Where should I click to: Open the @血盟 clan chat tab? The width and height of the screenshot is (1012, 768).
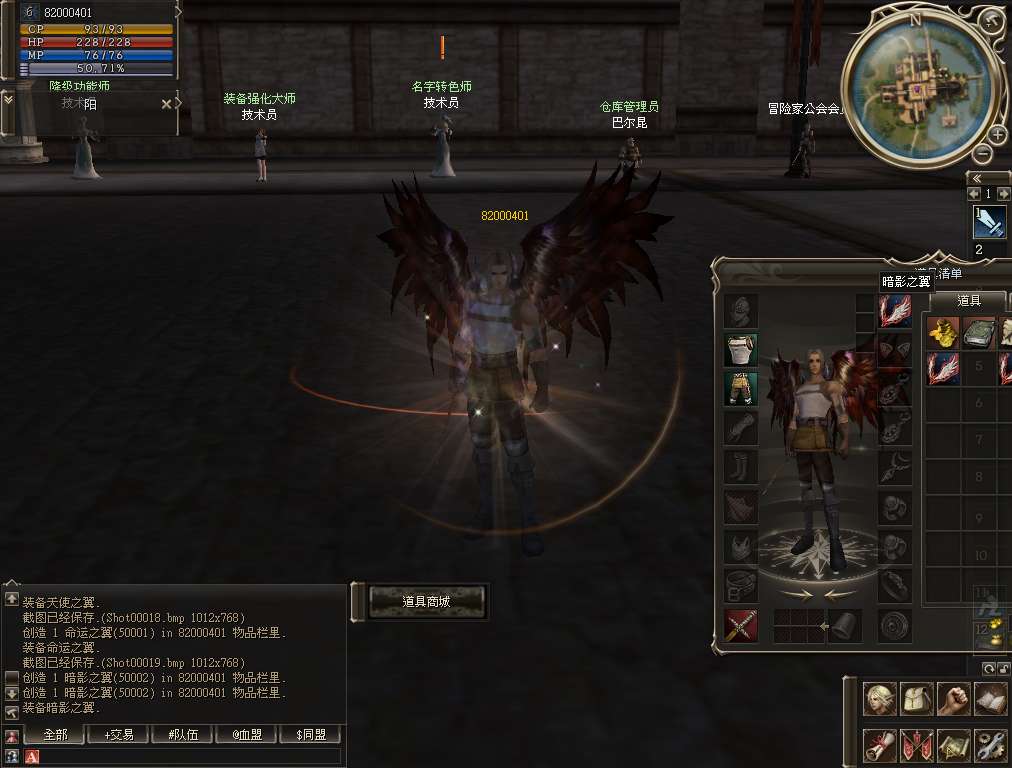pyautogui.click(x=247, y=735)
